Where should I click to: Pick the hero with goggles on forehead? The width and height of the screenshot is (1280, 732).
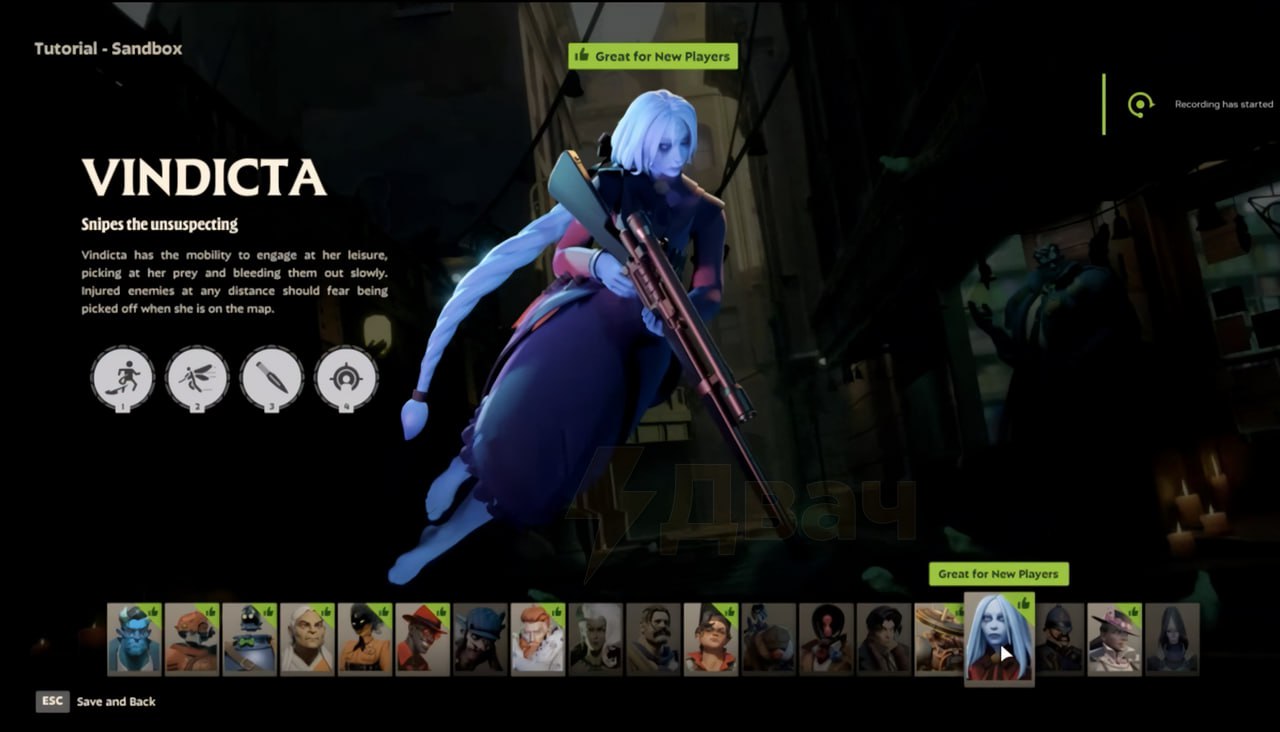pos(711,639)
